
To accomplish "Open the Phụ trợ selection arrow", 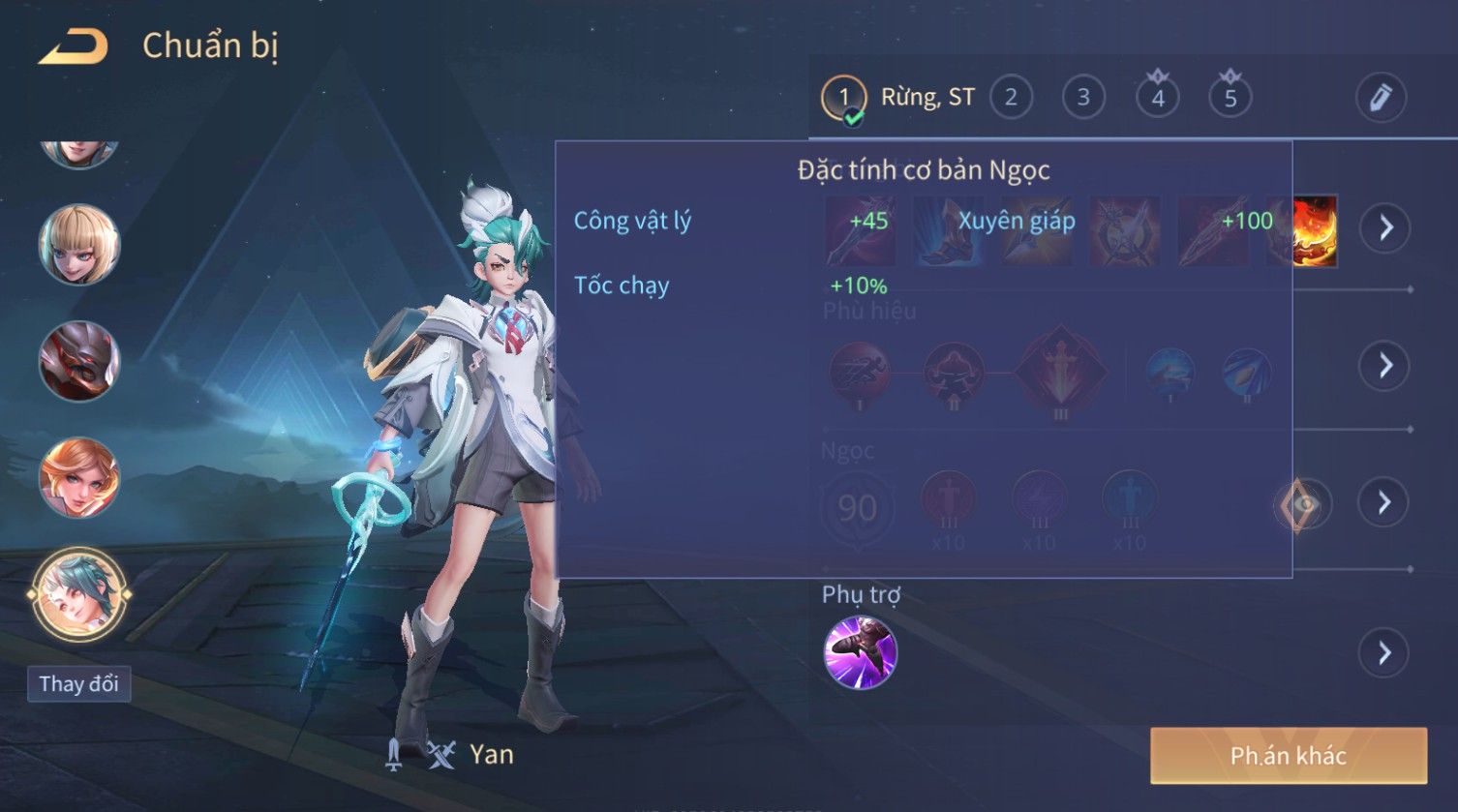I will tap(1385, 653).
